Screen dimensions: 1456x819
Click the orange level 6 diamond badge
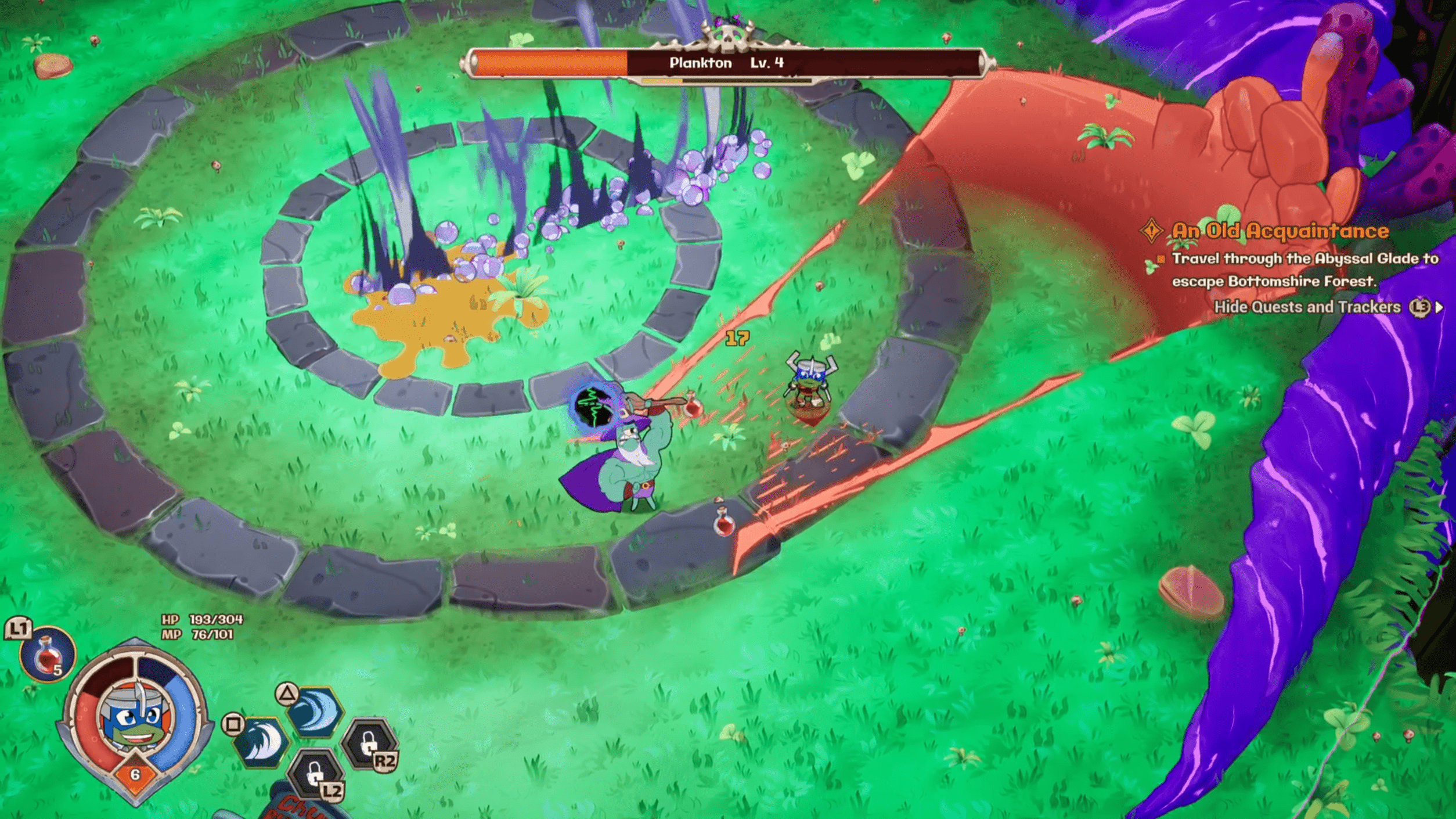click(135, 774)
